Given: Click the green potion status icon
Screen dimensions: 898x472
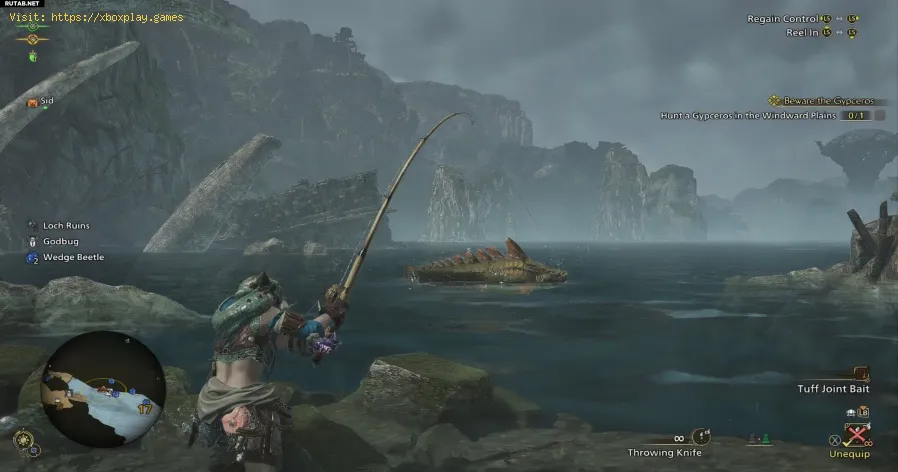Looking at the screenshot, I should click(x=33, y=57).
